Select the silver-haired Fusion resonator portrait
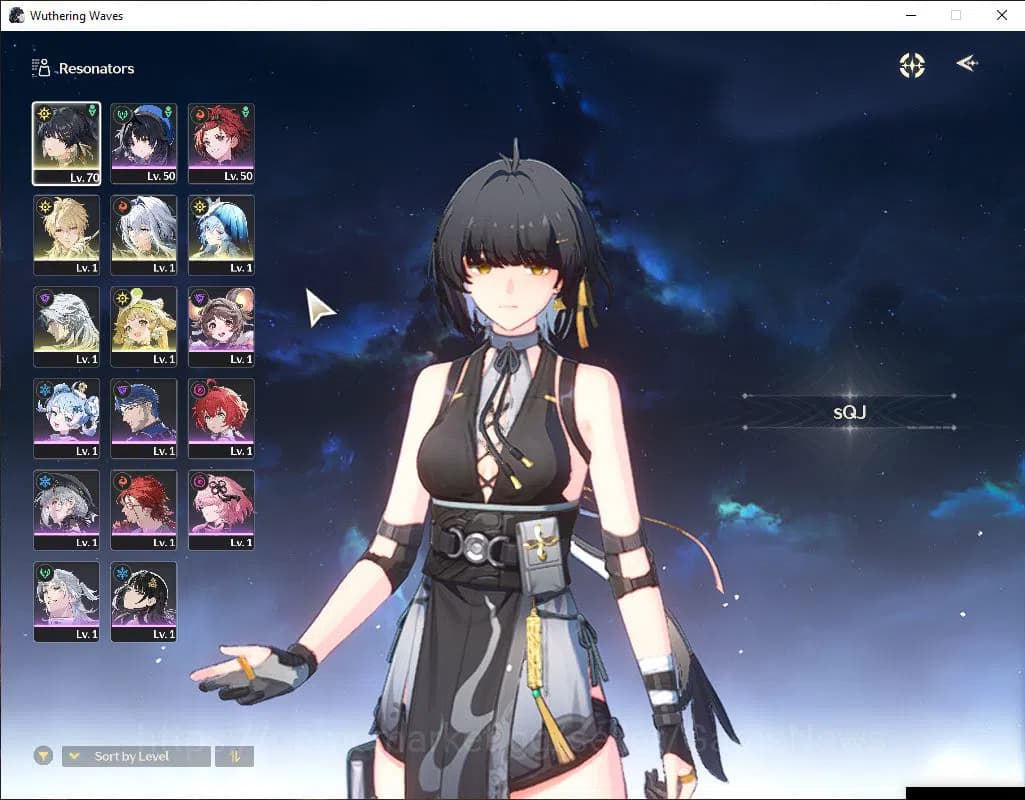 click(144, 234)
